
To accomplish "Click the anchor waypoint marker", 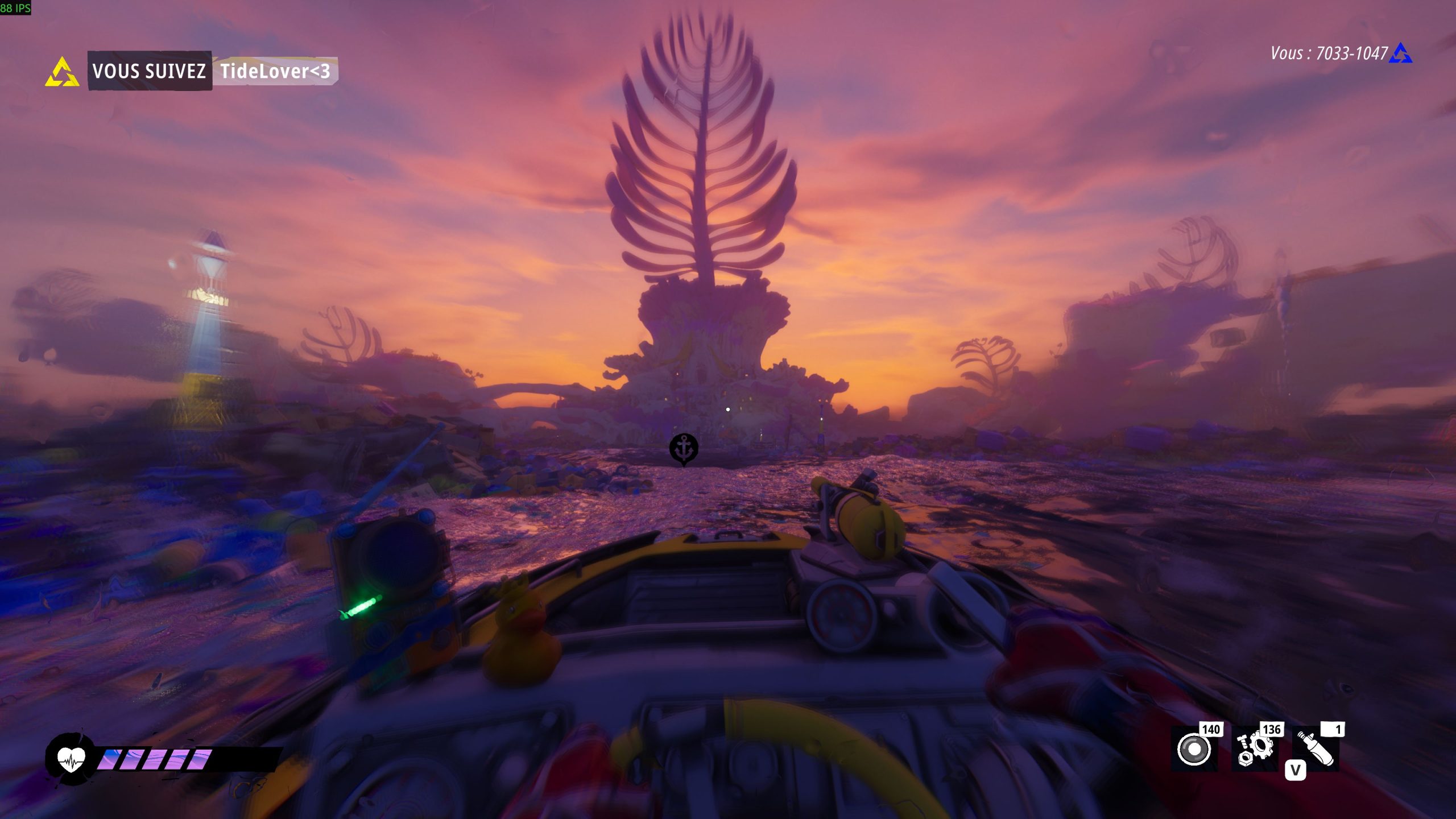I will (684, 448).
